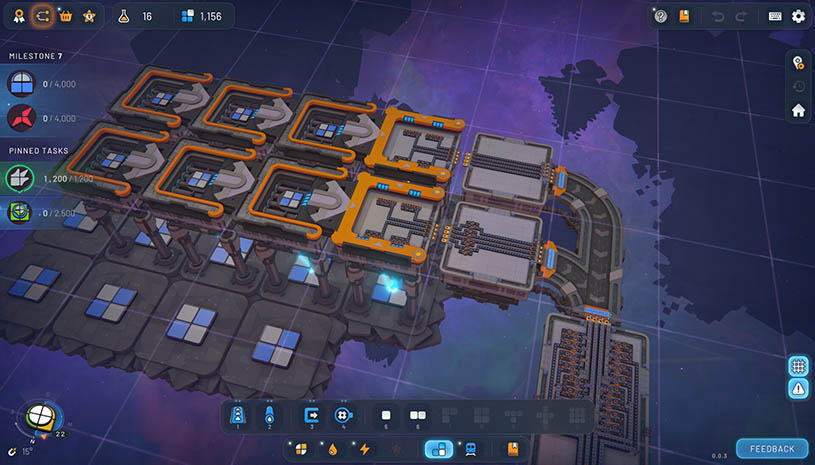Reset camera rotation using the compass globe
Image resolution: width=815 pixels, height=465 pixels.
pyautogui.click(x=41, y=418)
